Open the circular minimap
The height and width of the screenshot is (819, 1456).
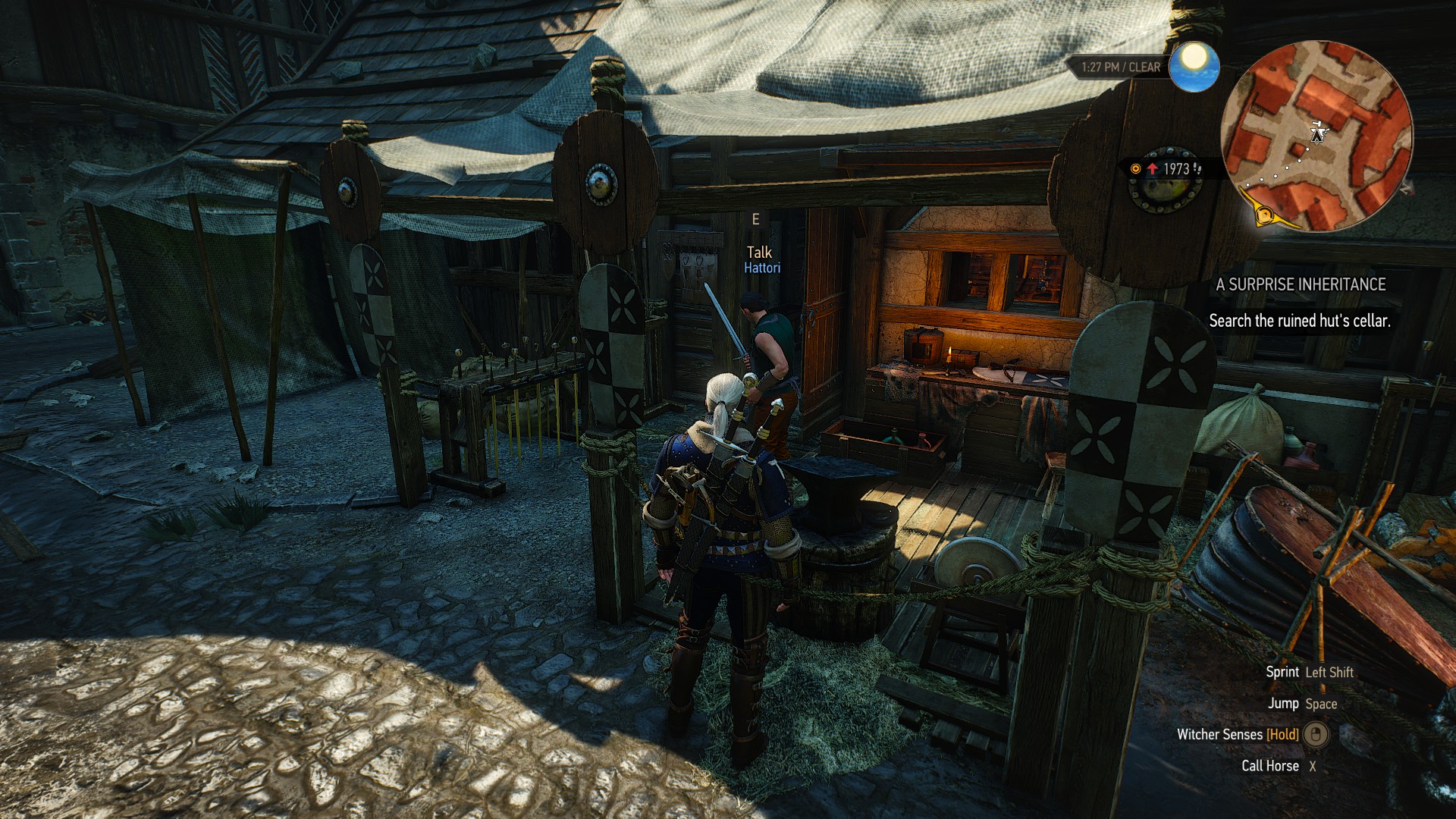point(1316,135)
